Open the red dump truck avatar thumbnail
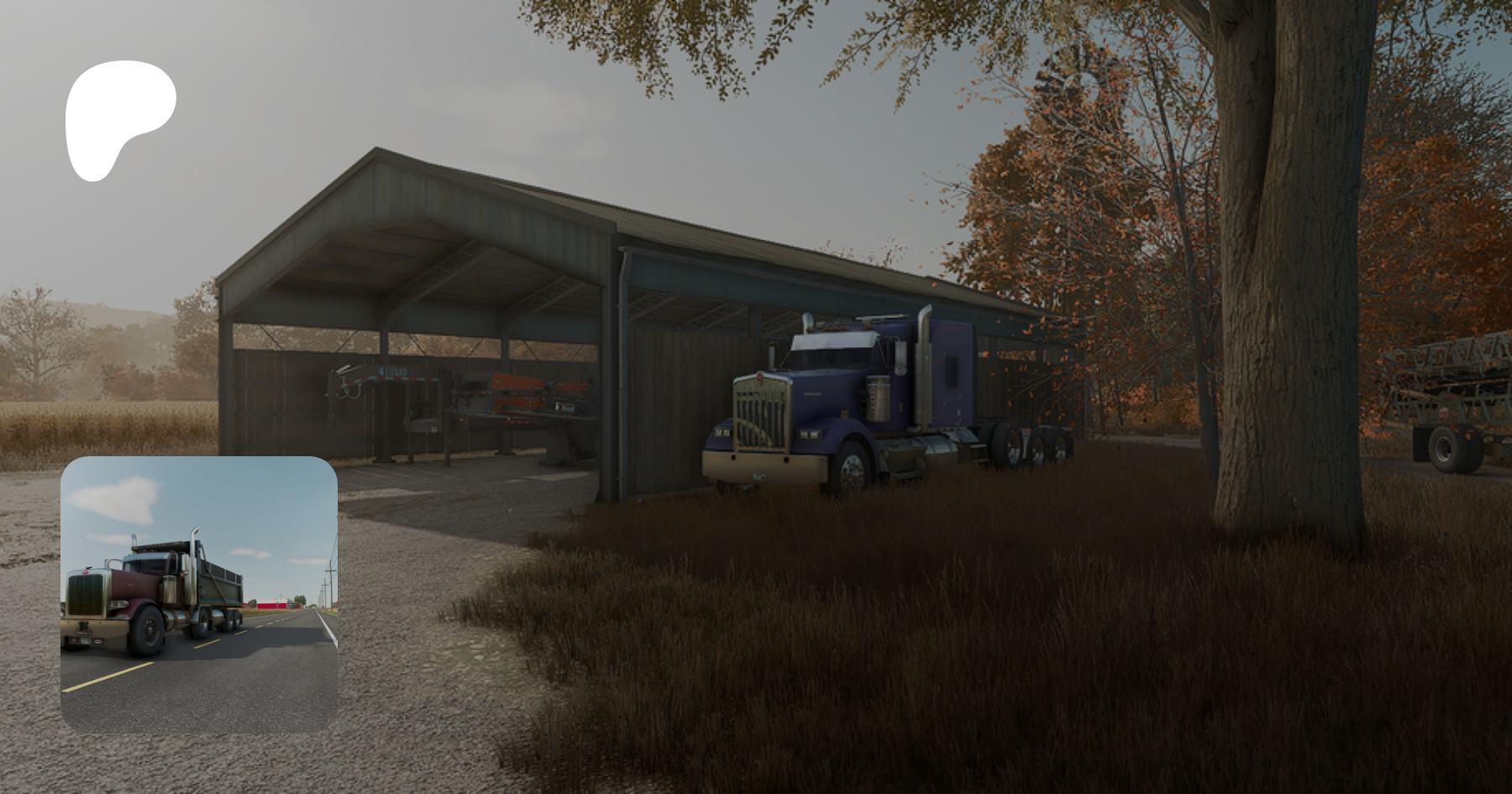 199,595
